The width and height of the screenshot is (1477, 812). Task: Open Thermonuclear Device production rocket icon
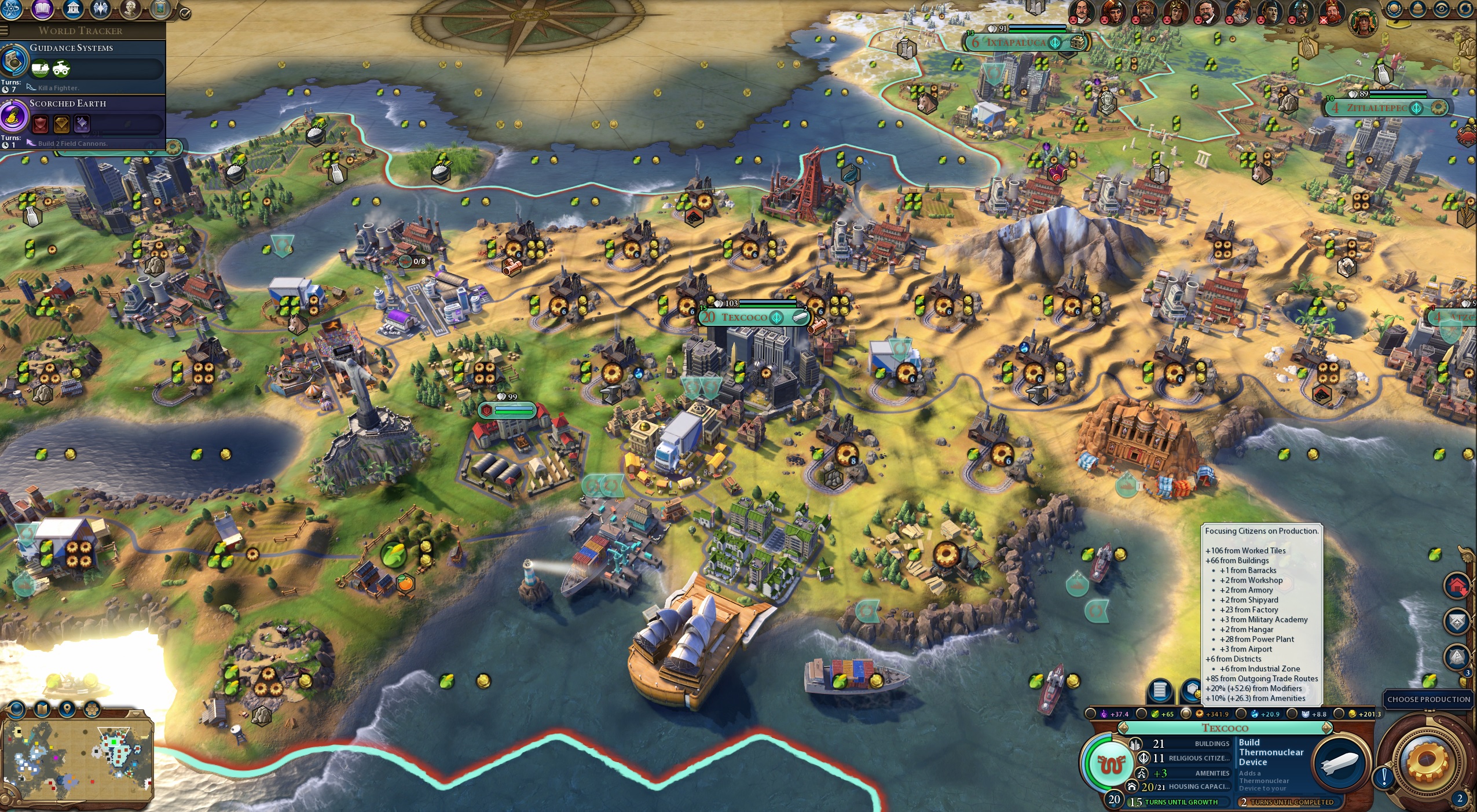(1341, 762)
